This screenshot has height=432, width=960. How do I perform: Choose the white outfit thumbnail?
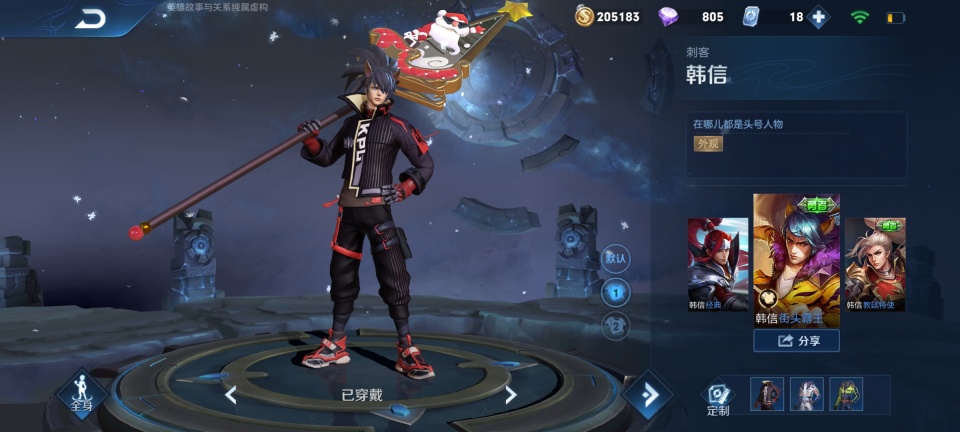click(807, 395)
